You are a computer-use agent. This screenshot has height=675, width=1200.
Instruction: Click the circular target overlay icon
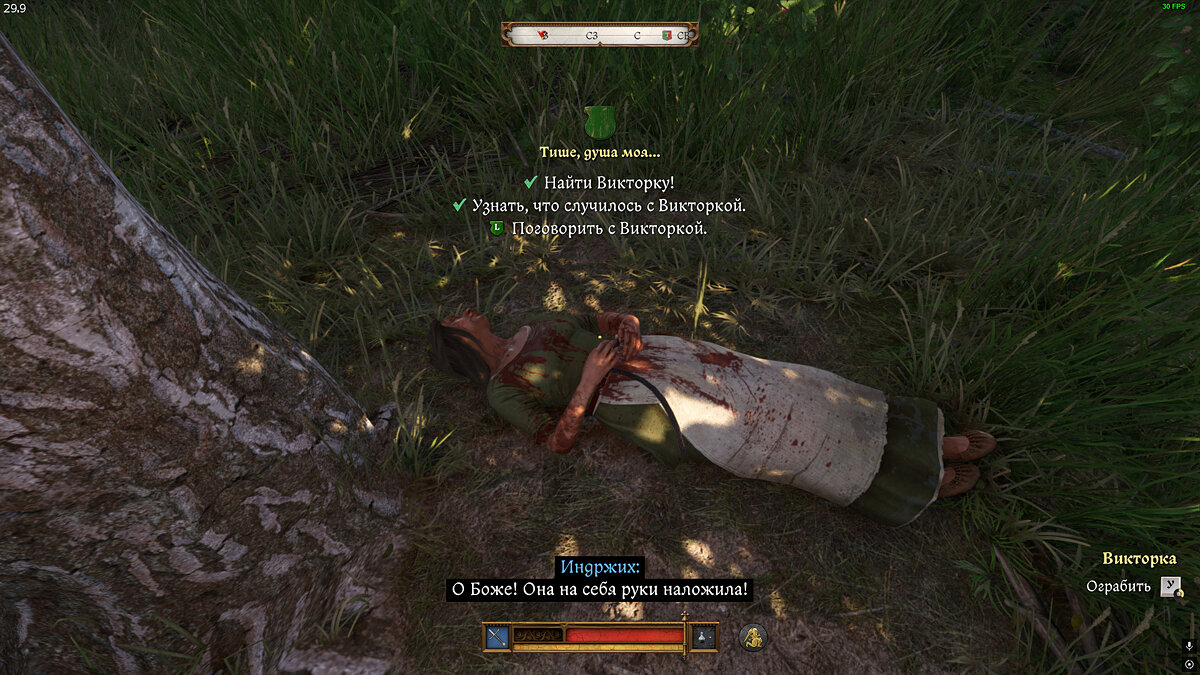click(1188, 664)
